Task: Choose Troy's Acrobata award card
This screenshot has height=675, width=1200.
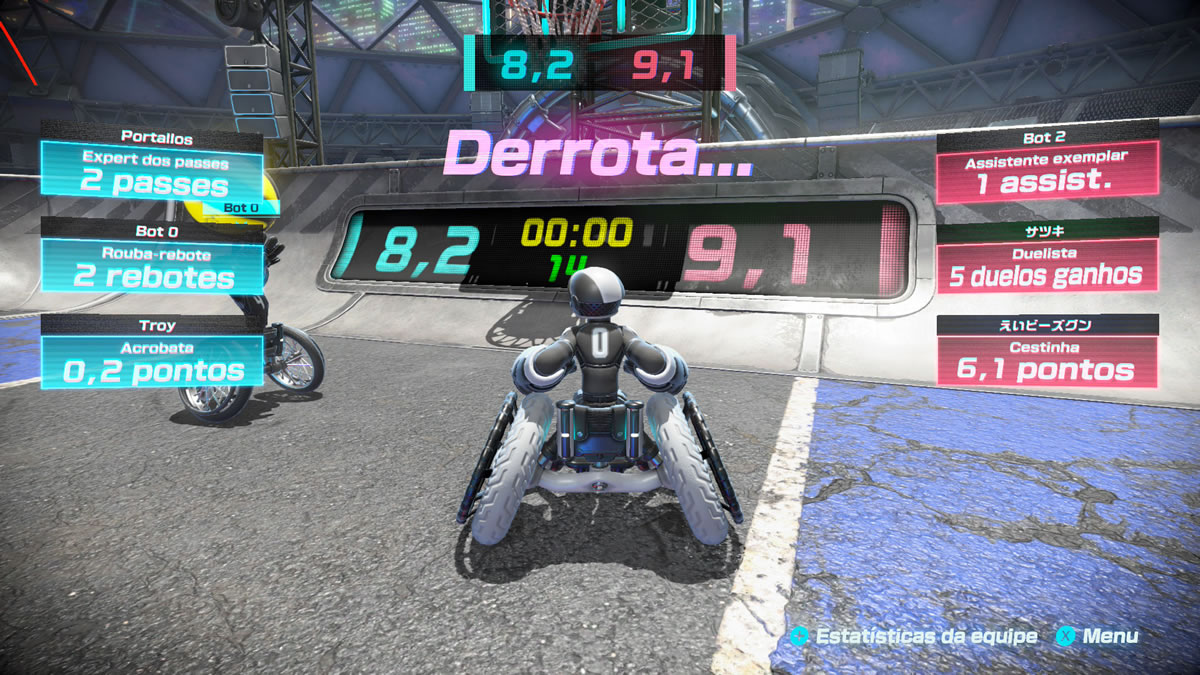Action: pyautogui.click(x=152, y=361)
